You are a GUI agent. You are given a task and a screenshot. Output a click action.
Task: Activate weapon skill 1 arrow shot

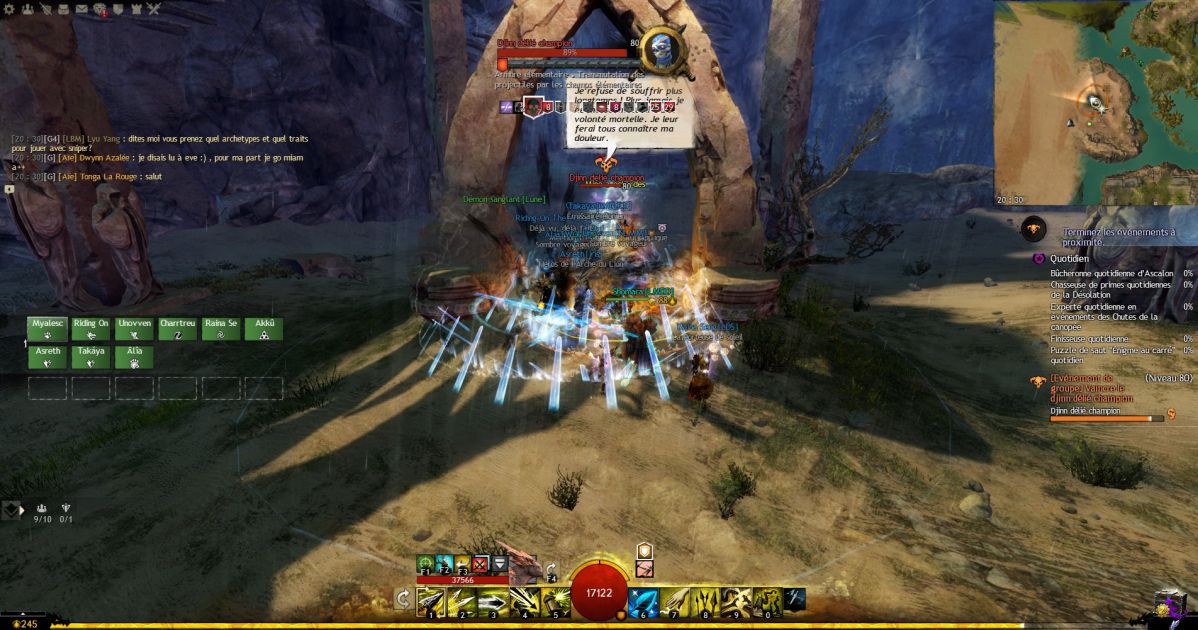pos(431,600)
